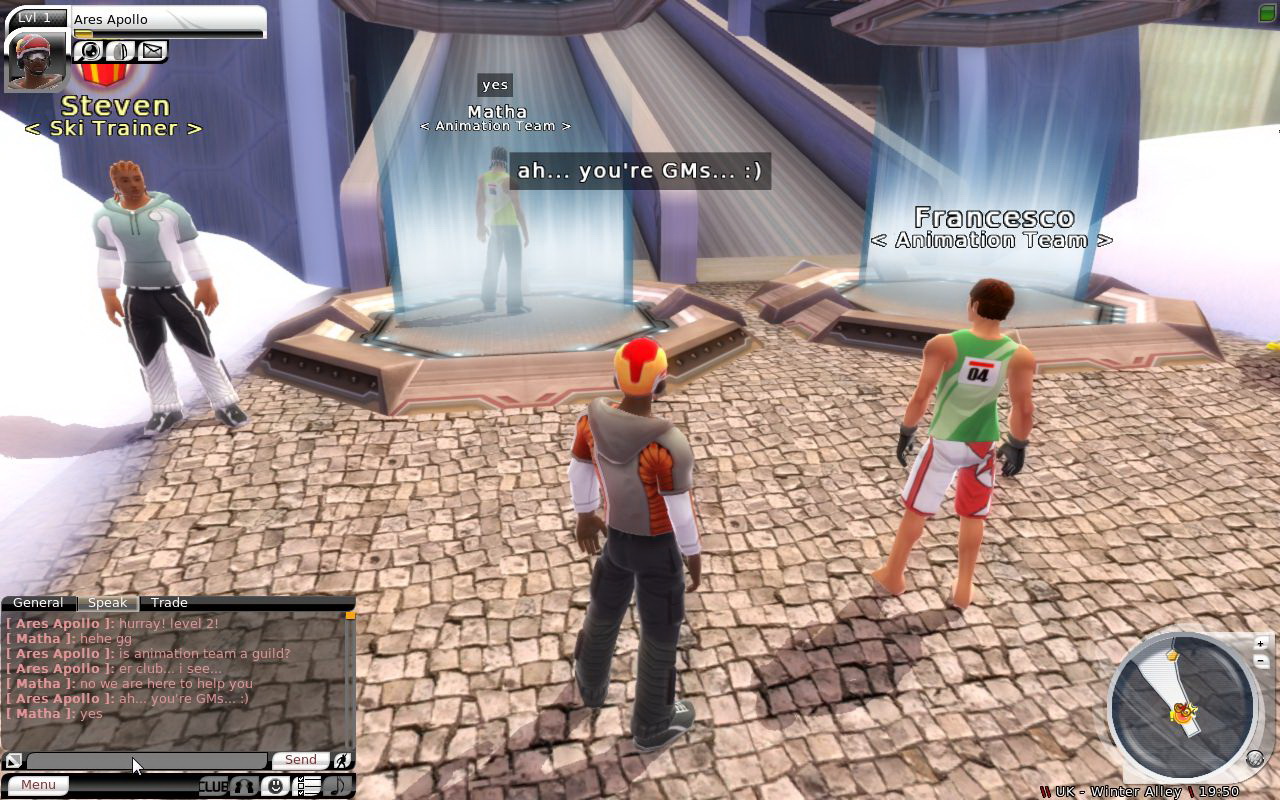Image resolution: width=1280 pixels, height=800 pixels.
Task: Switch to the General chat tab
Action: click(38, 603)
